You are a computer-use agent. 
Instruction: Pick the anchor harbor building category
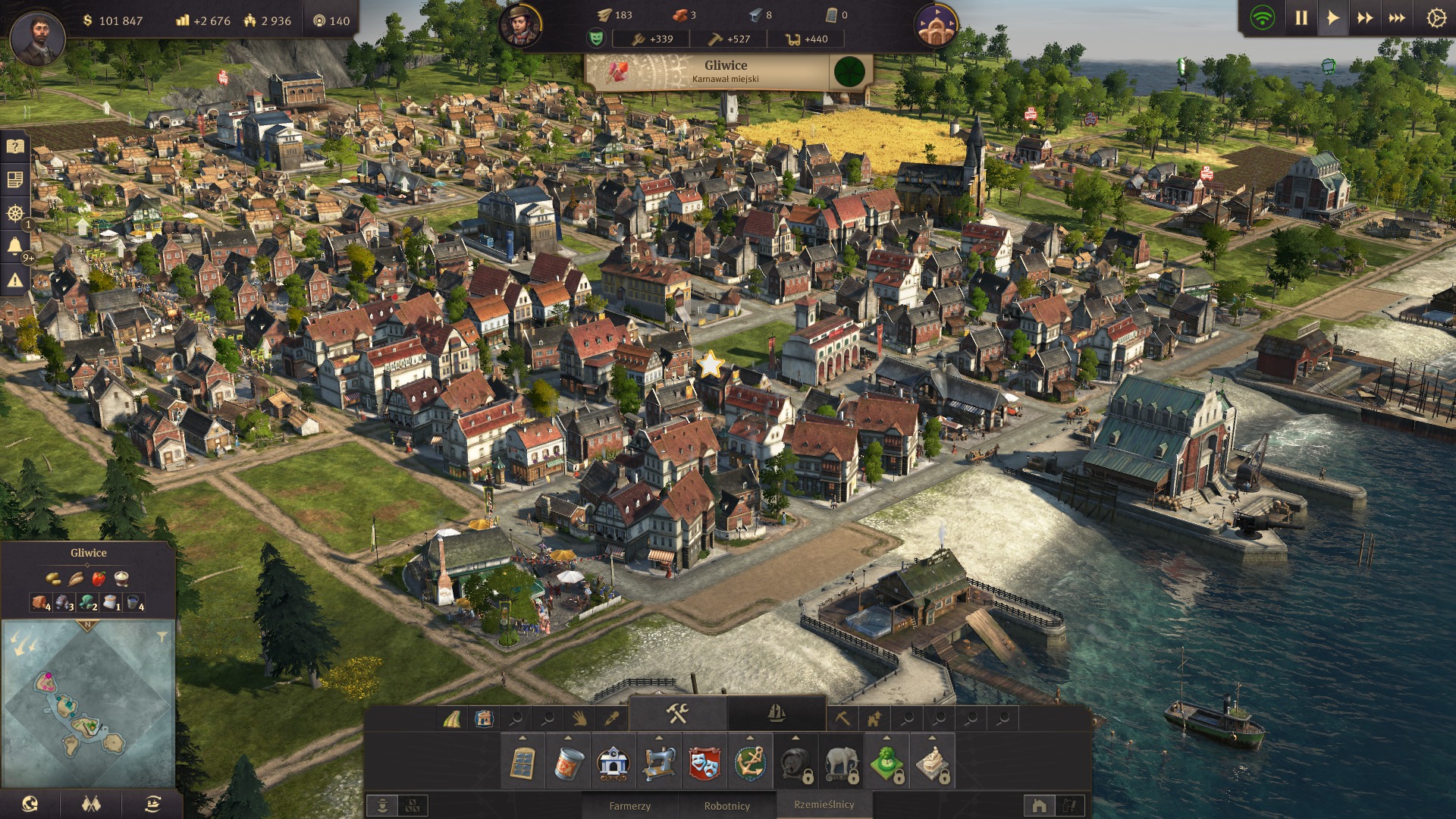tap(750, 763)
